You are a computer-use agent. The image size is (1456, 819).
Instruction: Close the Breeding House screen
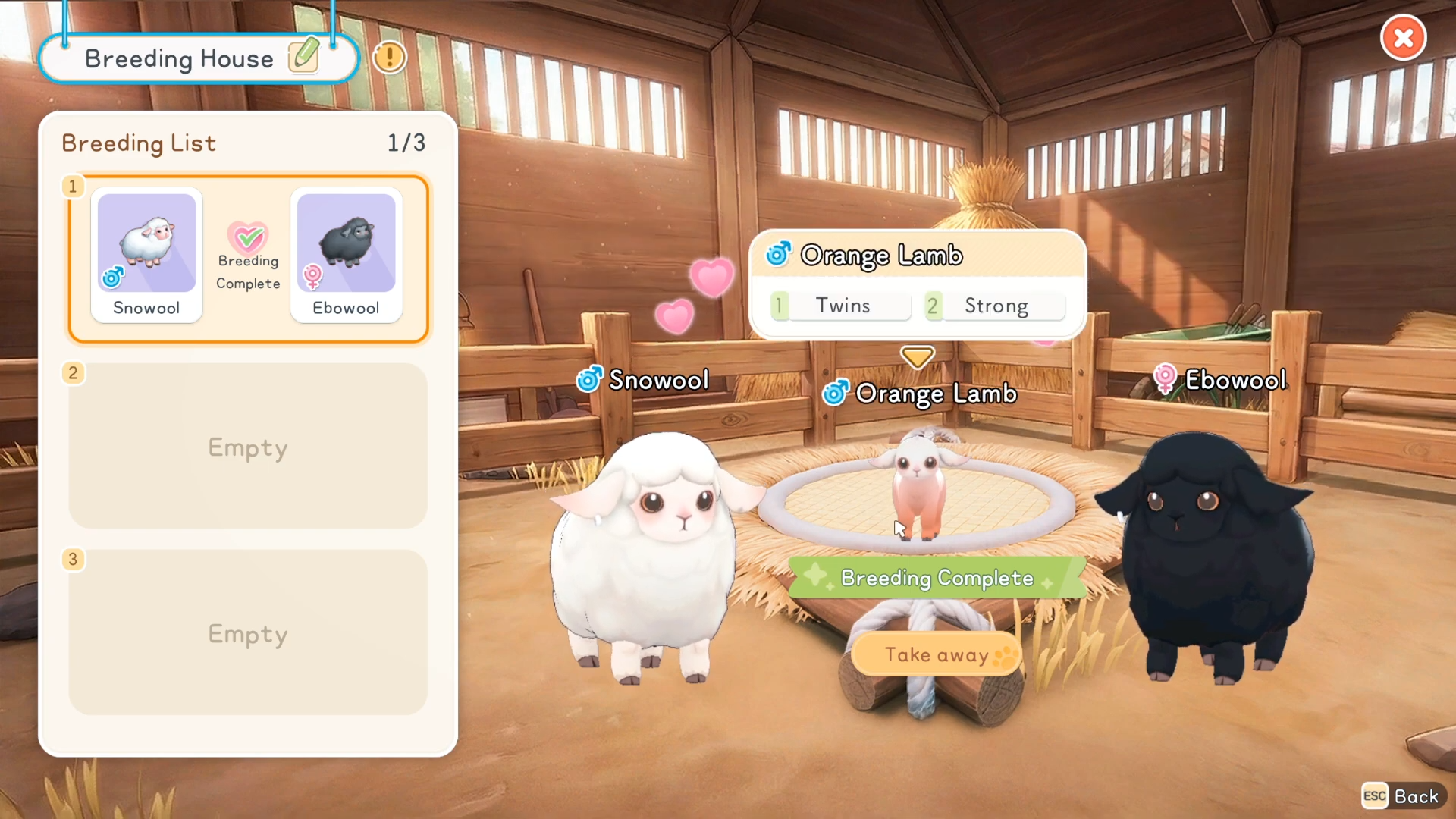(1403, 38)
